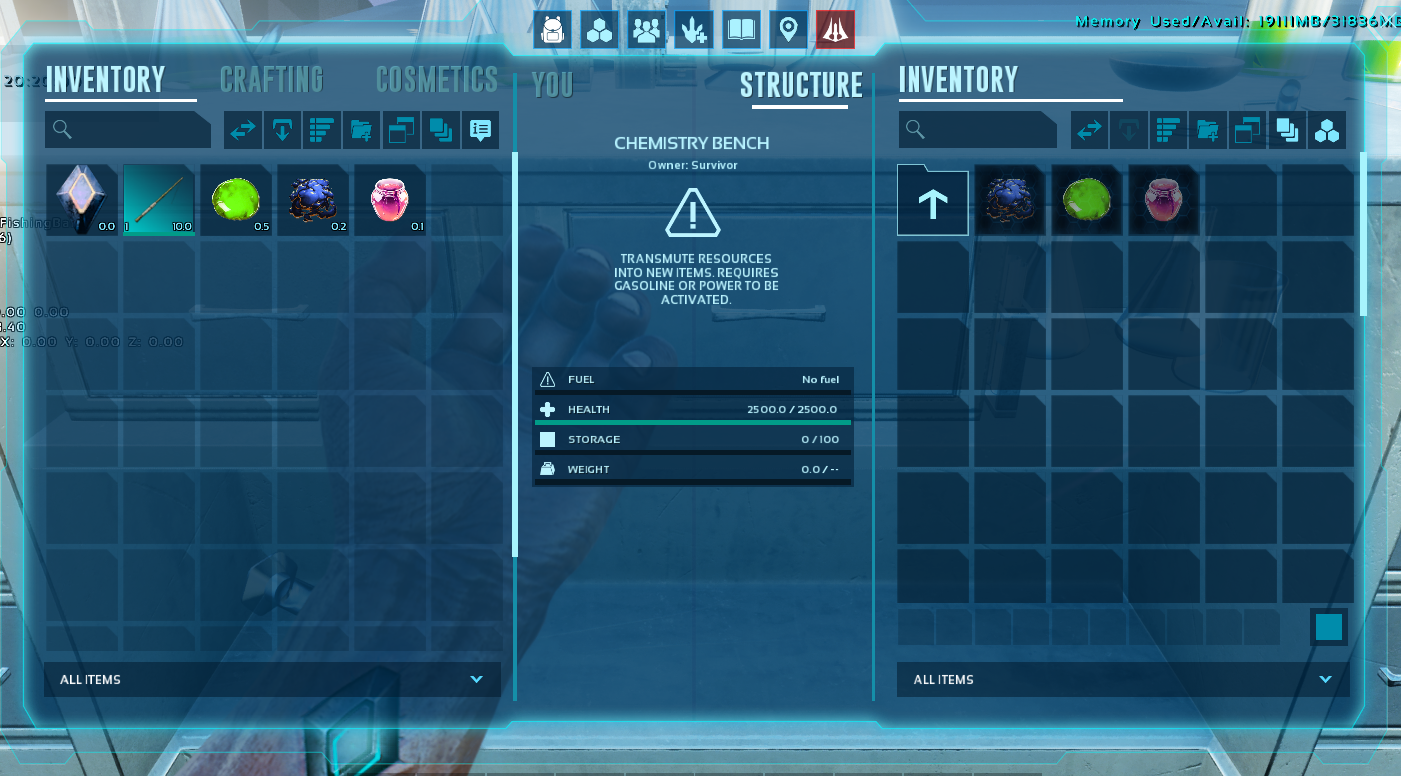Select the red sap jar in player inventory

(x=390, y=200)
